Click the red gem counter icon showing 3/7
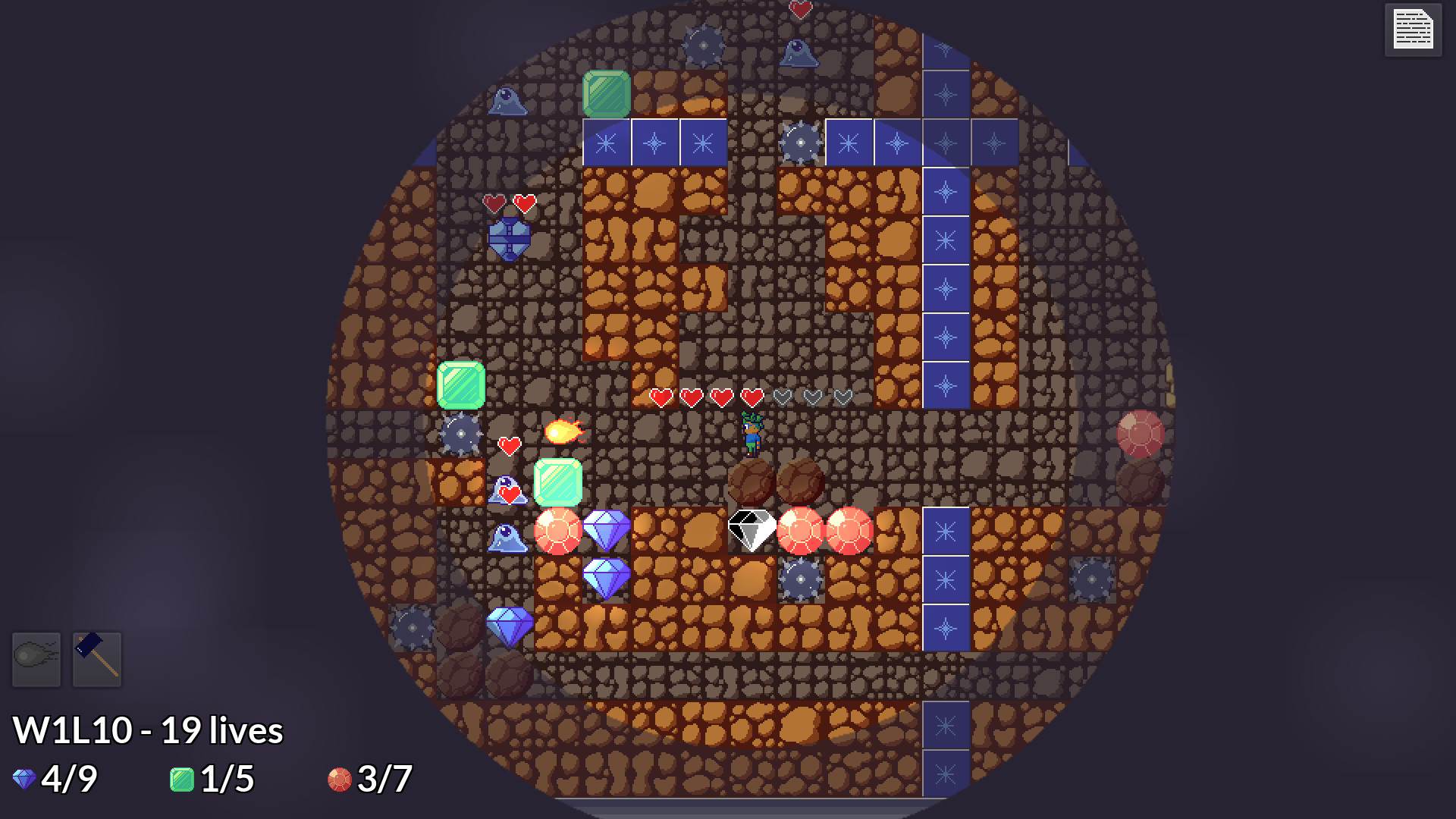This screenshot has width=1456, height=819. pyautogui.click(x=339, y=777)
